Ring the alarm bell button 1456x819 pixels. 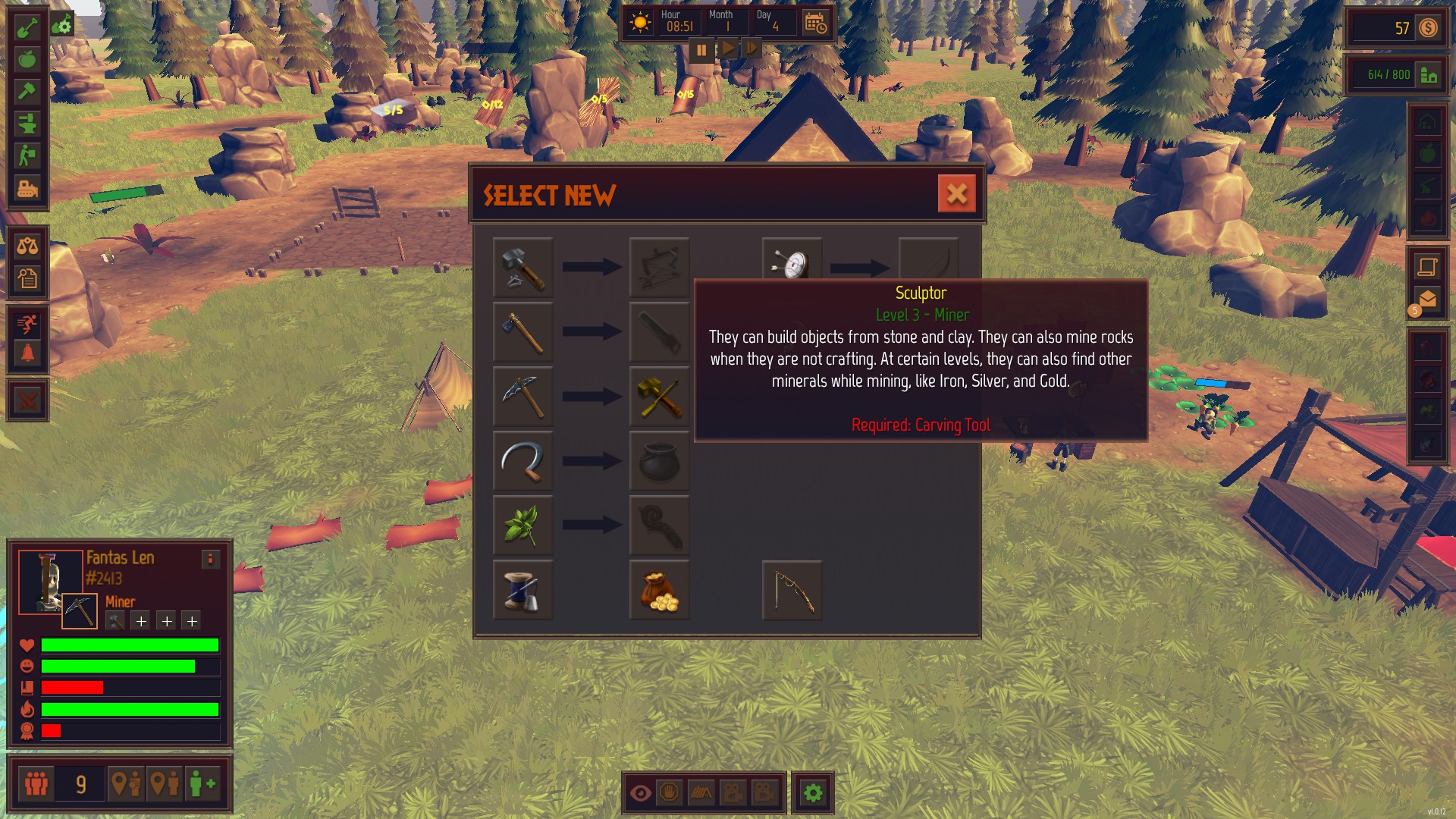pos(27,354)
